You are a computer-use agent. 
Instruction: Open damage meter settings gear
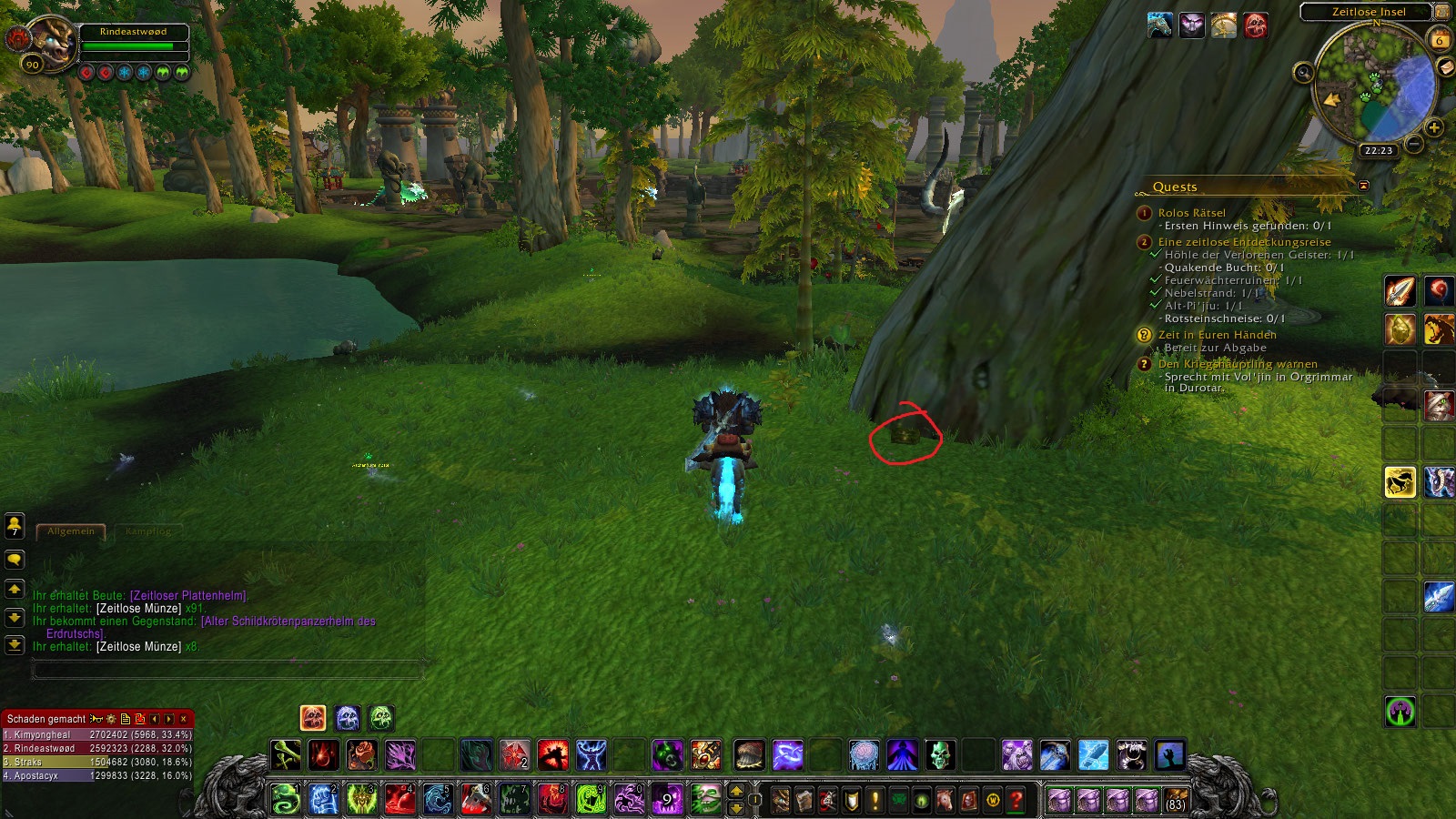click(111, 719)
